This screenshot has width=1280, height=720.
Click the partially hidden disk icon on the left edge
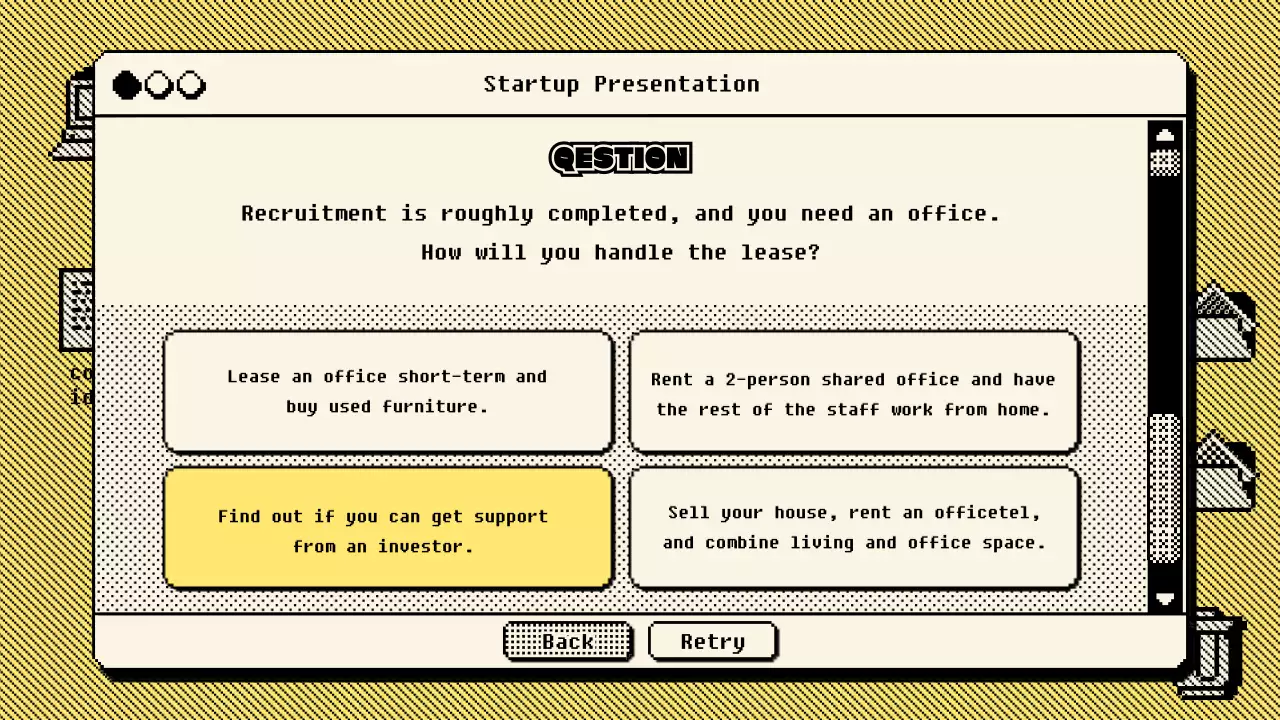click(x=78, y=310)
